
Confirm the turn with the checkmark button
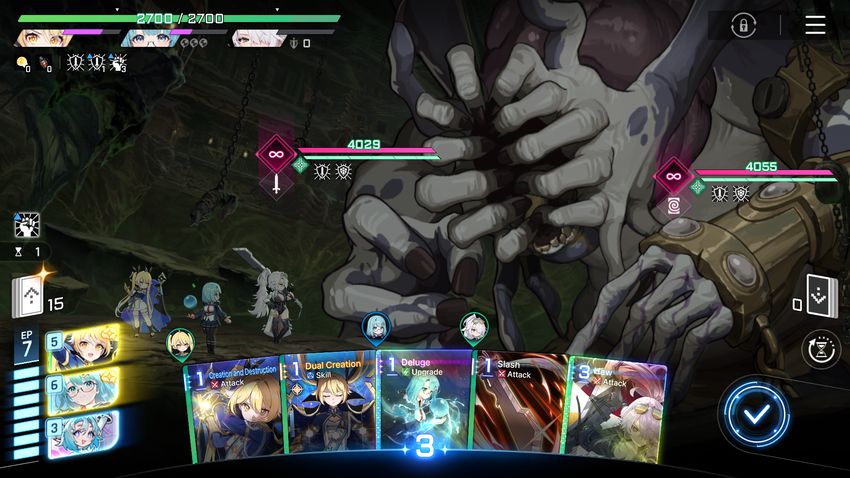point(758,414)
